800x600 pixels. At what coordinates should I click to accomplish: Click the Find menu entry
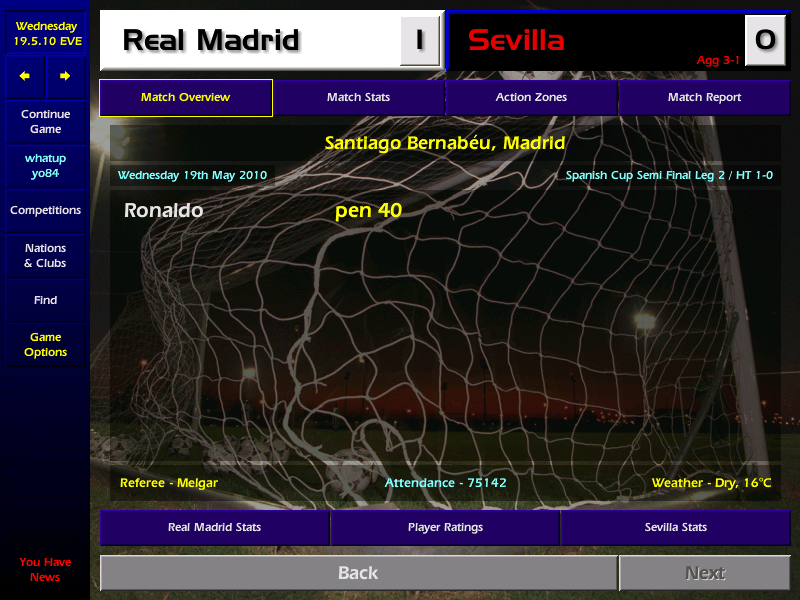point(45,300)
